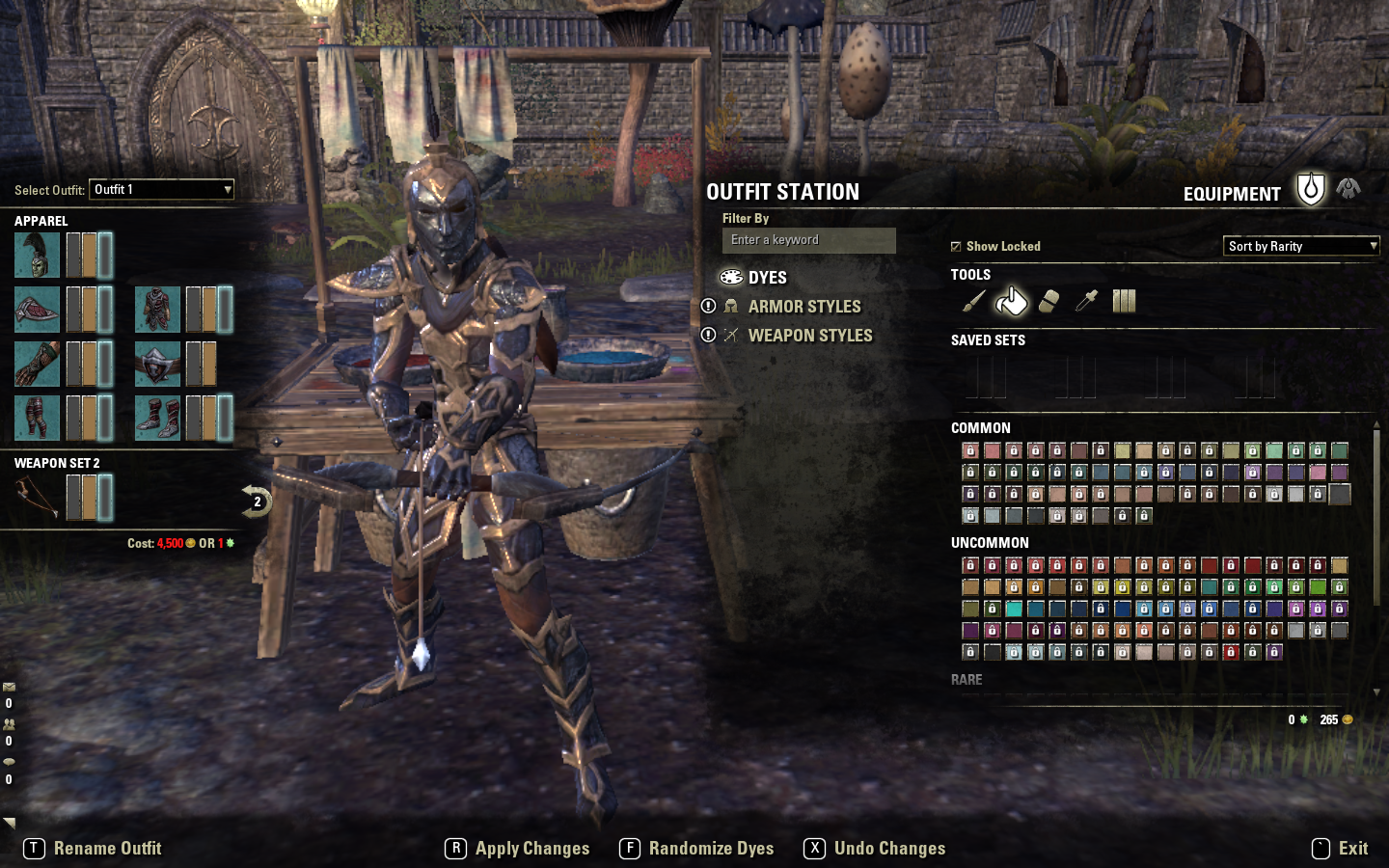Select the bow in Weapon Set 2
Viewport: 1389px width, 868px height.
38,497
